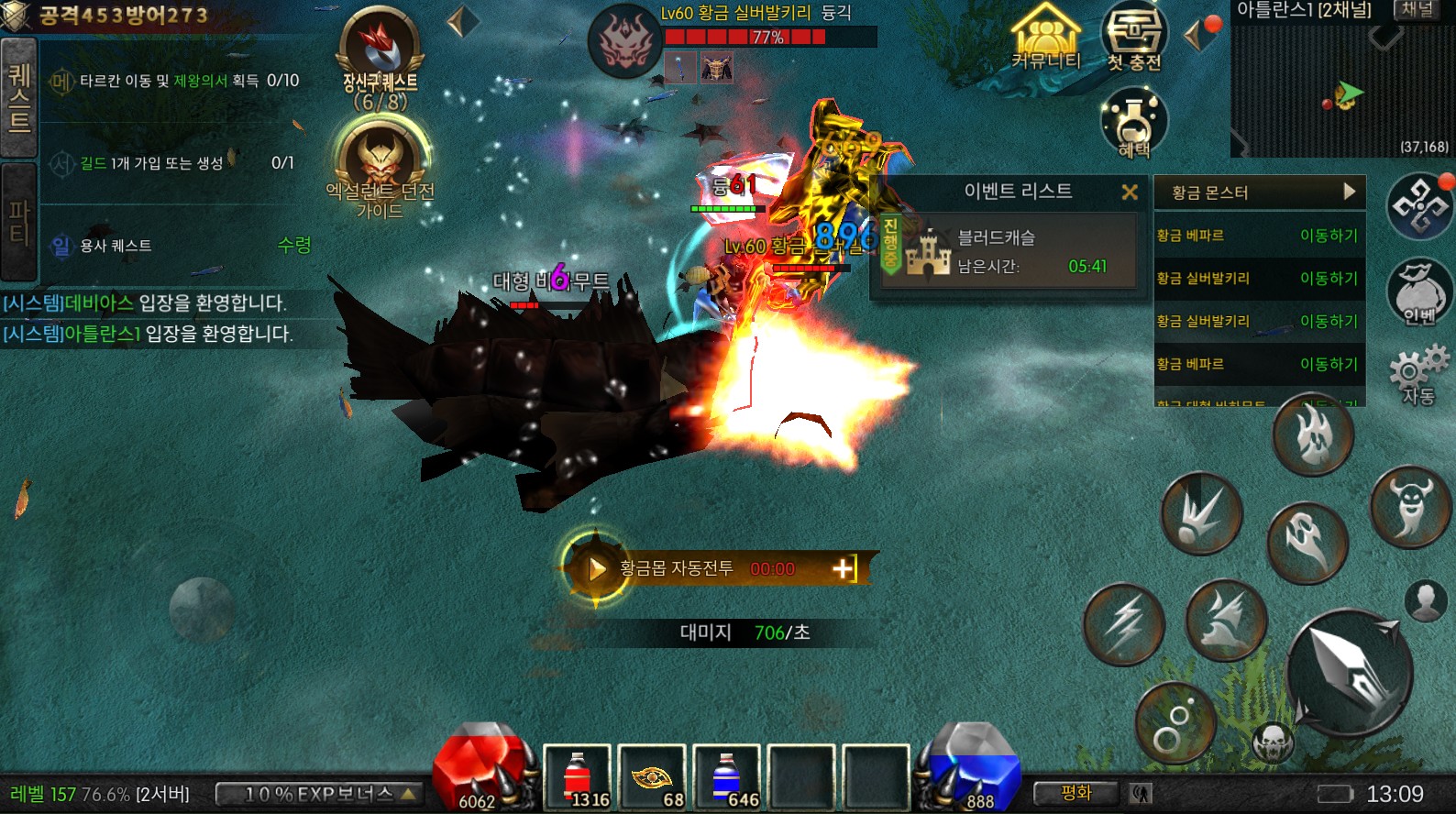Open the 엑설런트 던전 가이드
The height and width of the screenshot is (814, 1456).
pos(381,165)
